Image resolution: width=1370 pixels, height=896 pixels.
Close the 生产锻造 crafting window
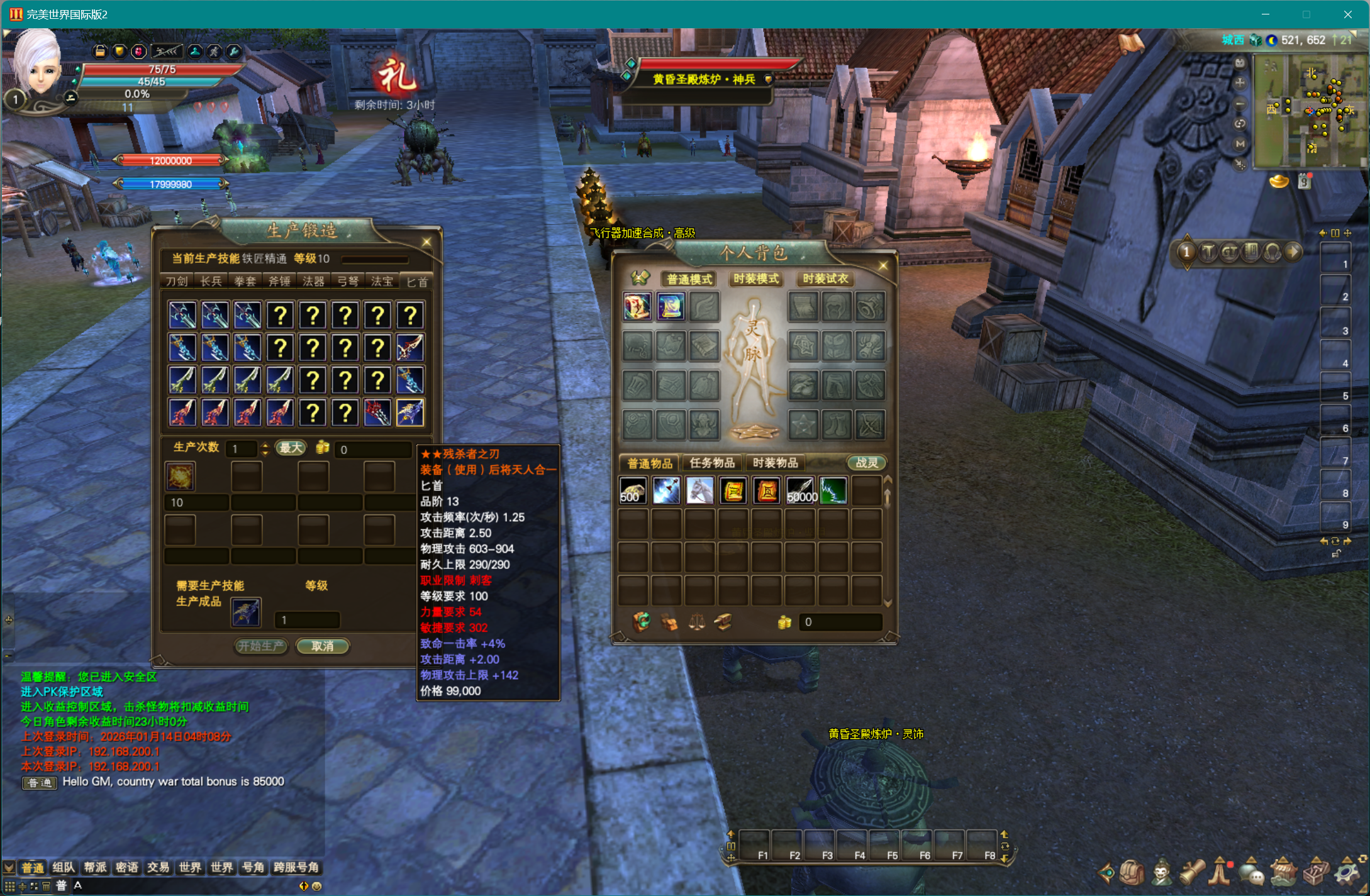point(426,242)
